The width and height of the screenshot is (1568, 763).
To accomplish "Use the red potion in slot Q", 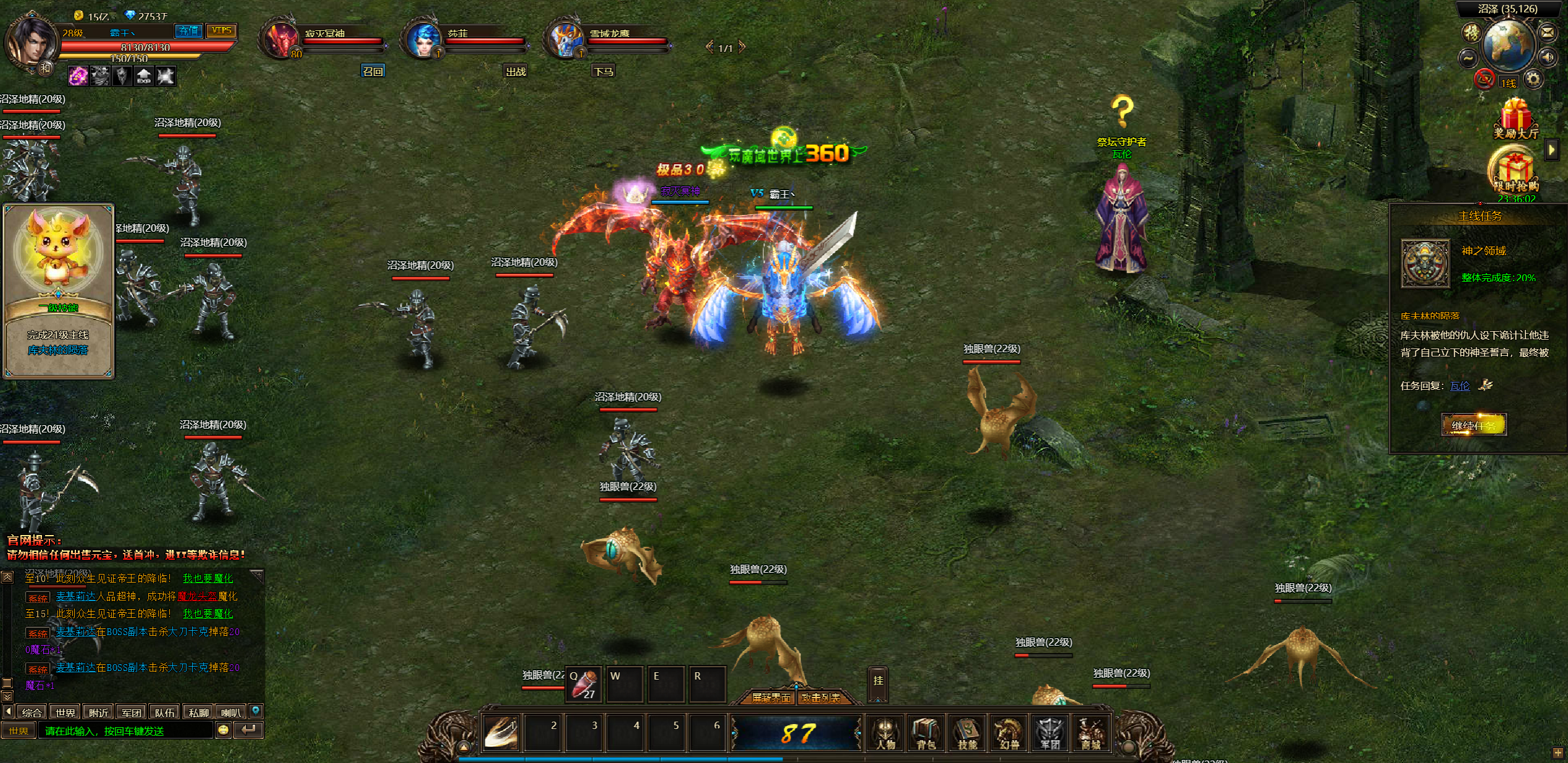I will (x=584, y=684).
